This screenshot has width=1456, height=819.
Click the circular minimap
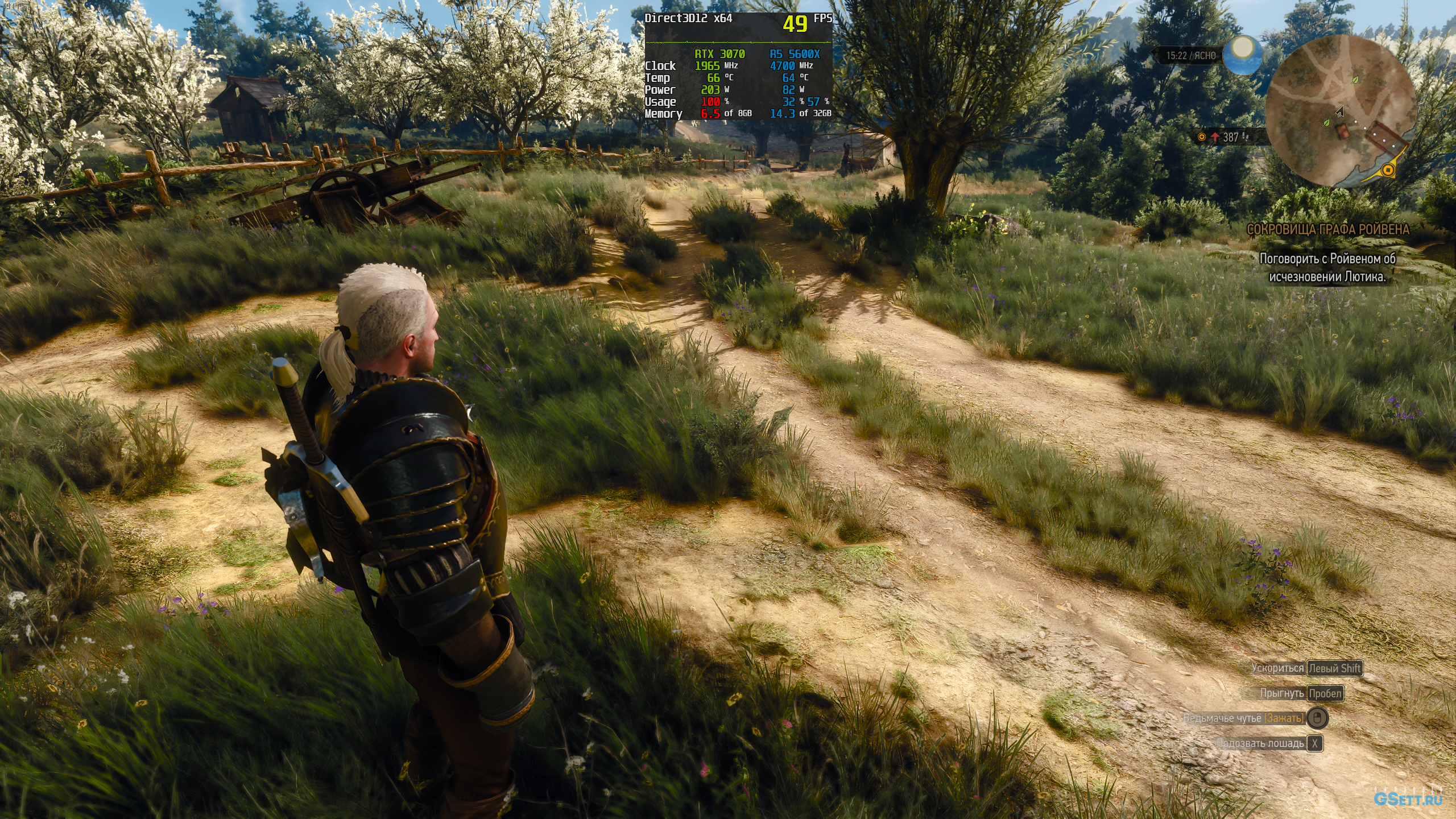pyautogui.click(x=1341, y=110)
